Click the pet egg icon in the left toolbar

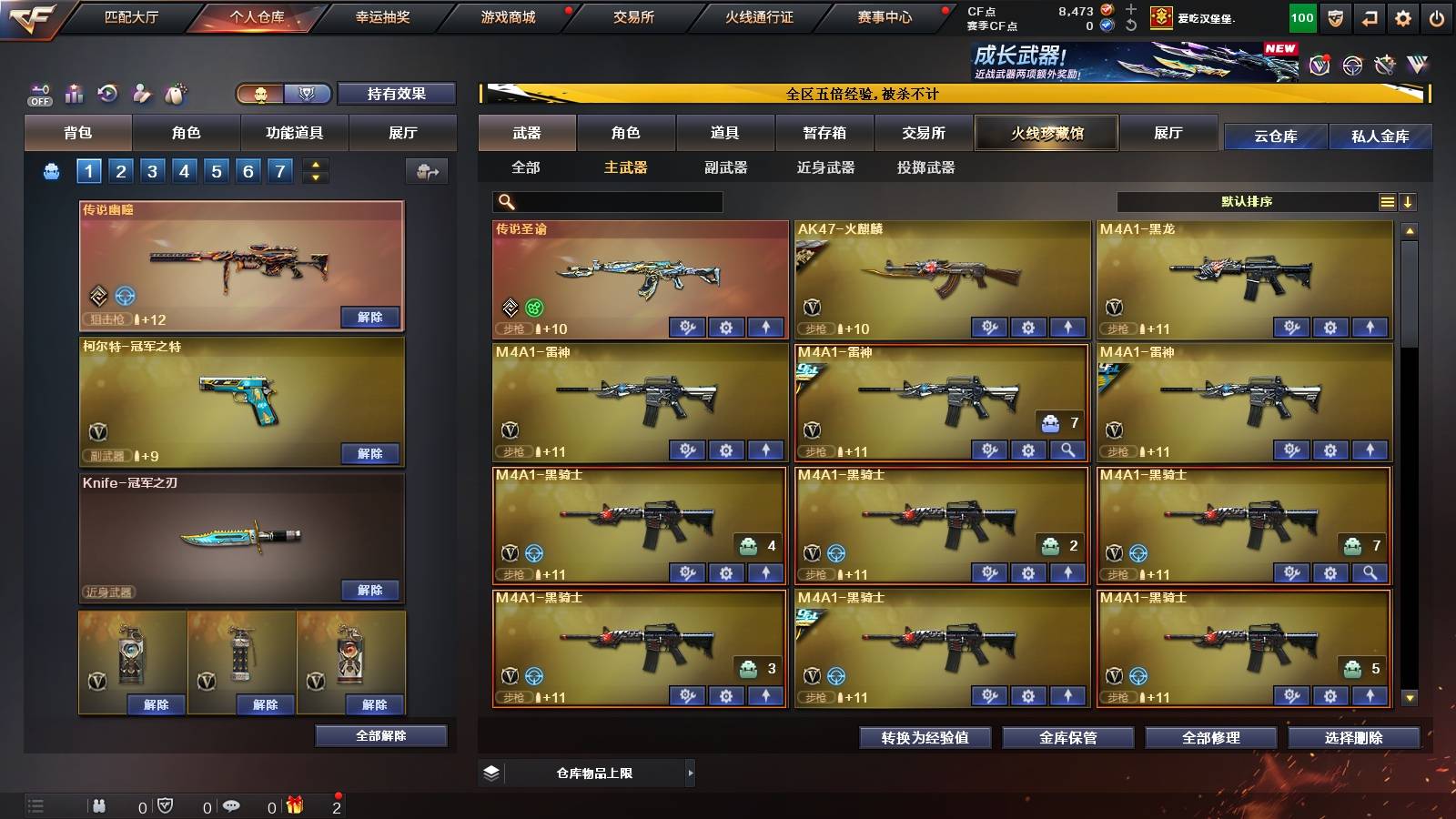click(x=175, y=93)
